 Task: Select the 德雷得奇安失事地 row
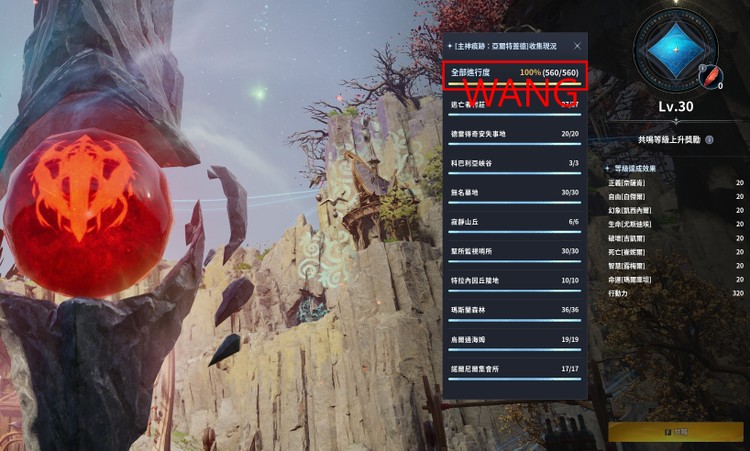[x=514, y=133]
